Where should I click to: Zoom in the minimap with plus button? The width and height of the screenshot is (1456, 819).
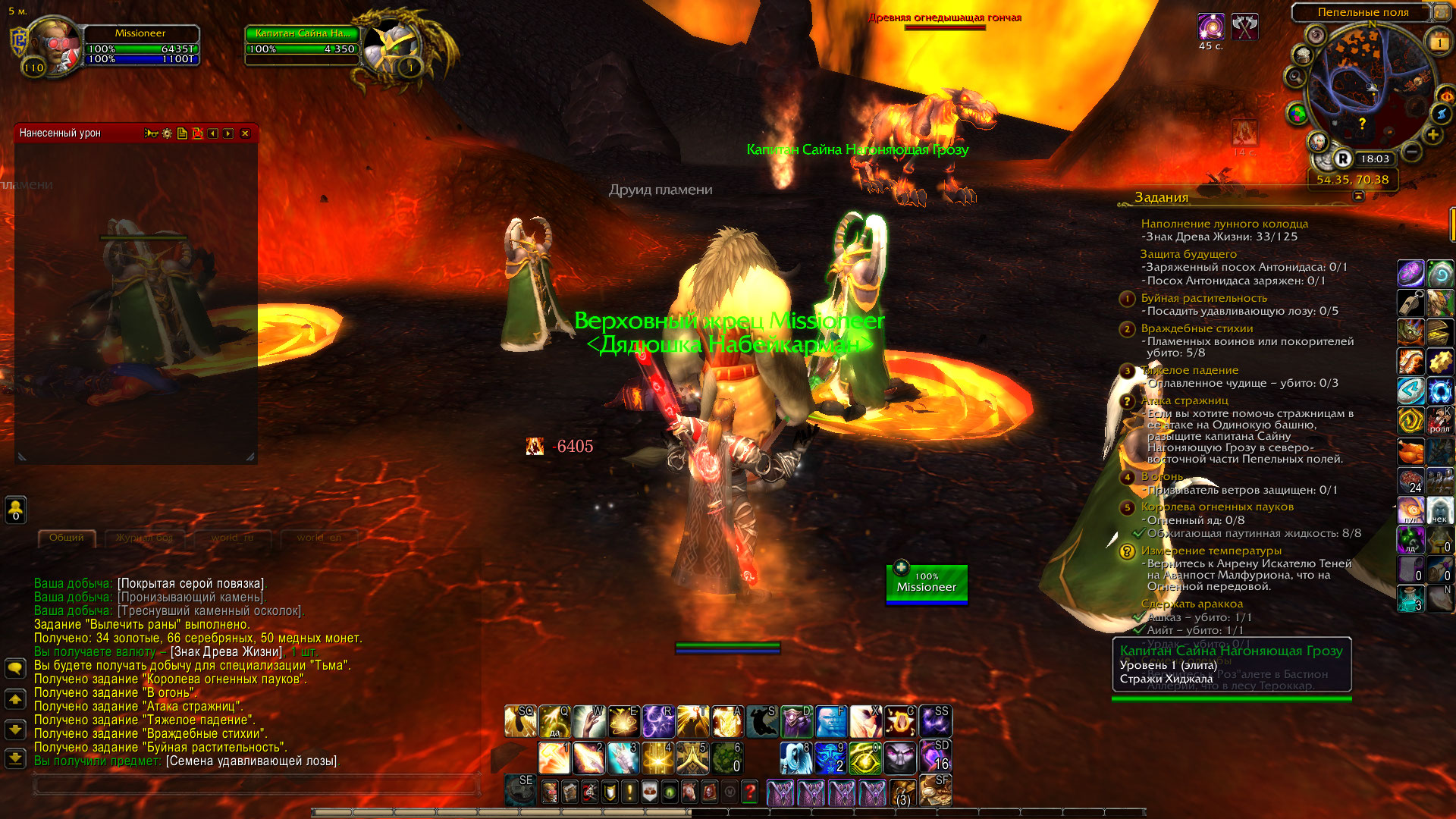[1432, 135]
